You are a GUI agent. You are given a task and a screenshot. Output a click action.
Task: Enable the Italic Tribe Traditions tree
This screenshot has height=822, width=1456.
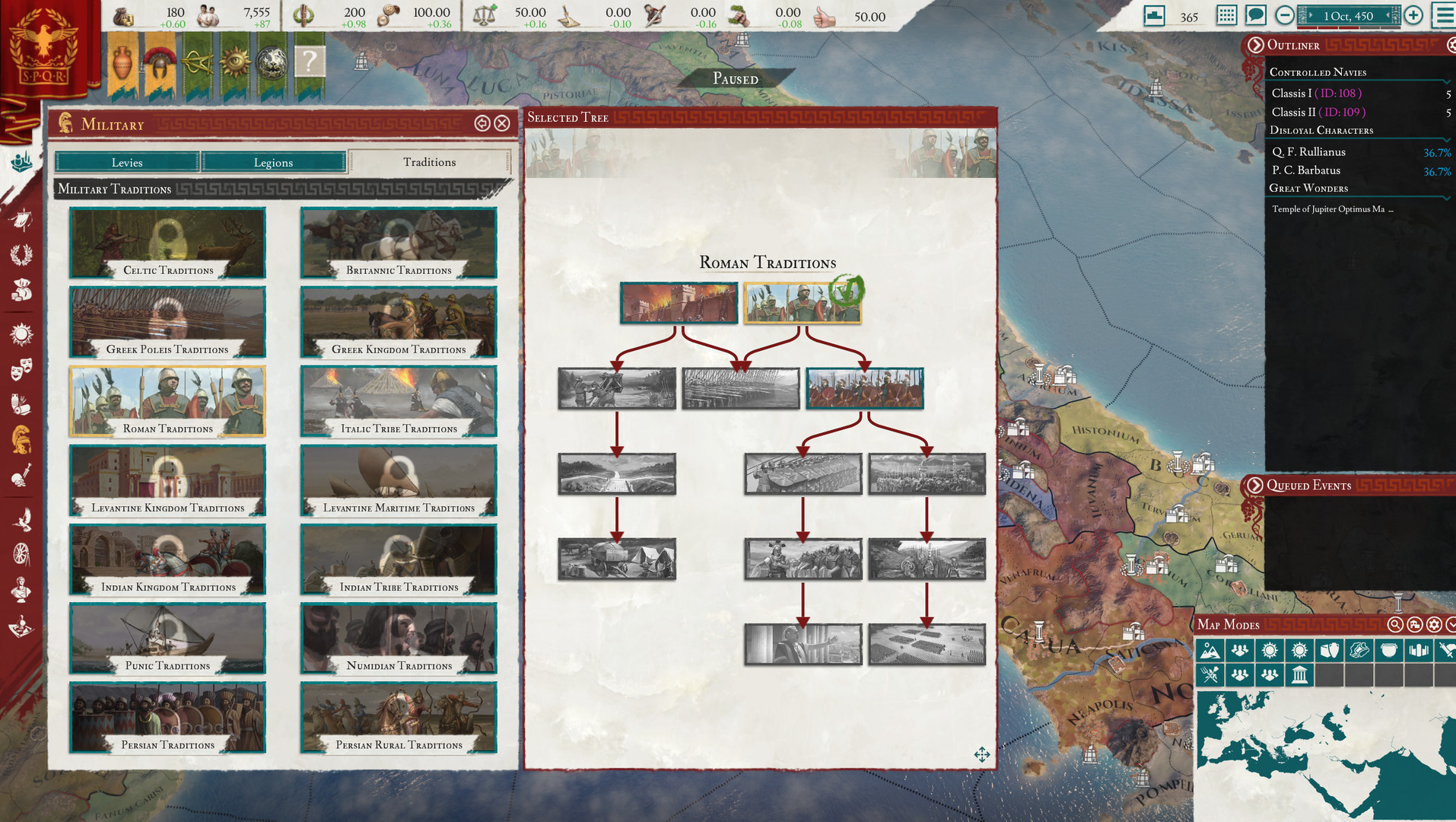[398, 401]
